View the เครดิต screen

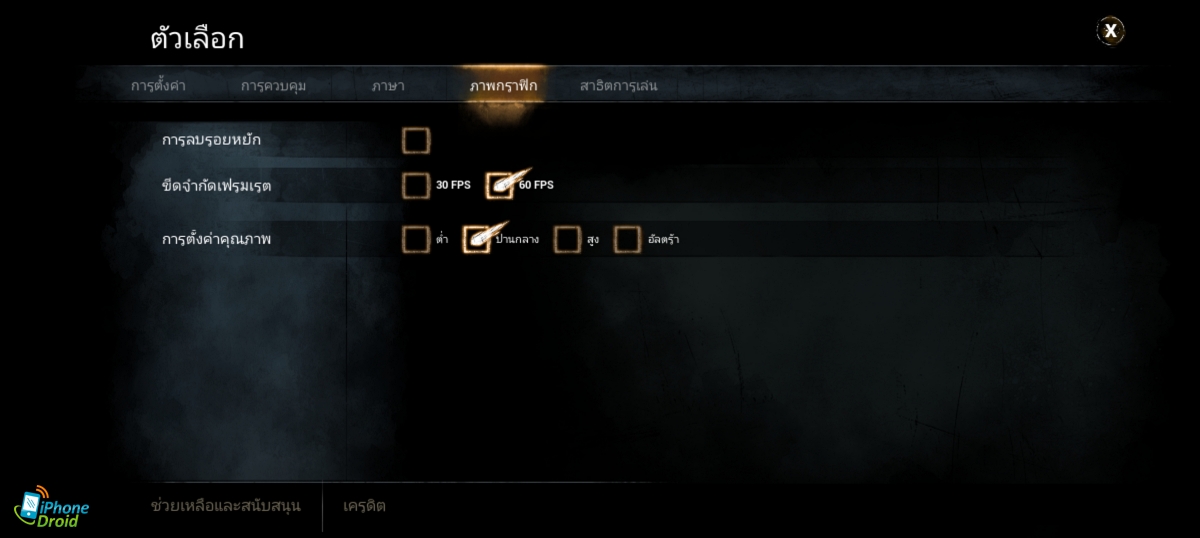[x=364, y=506]
